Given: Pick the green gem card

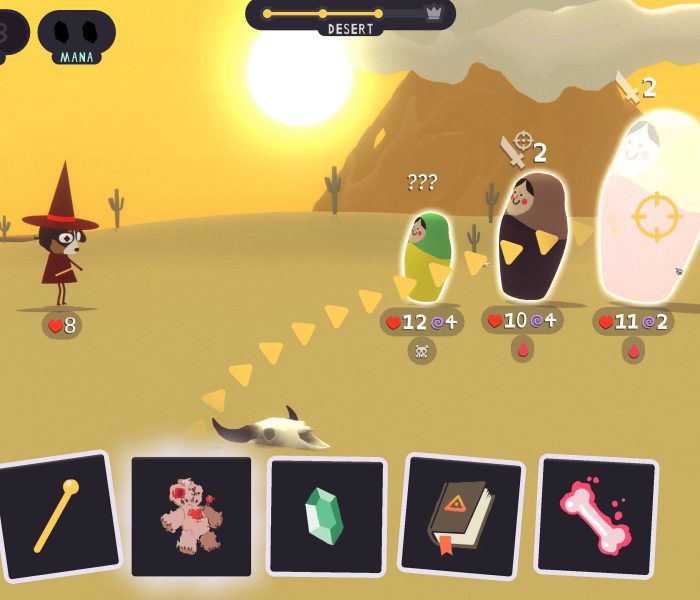Looking at the screenshot, I should [x=325, y=516].
